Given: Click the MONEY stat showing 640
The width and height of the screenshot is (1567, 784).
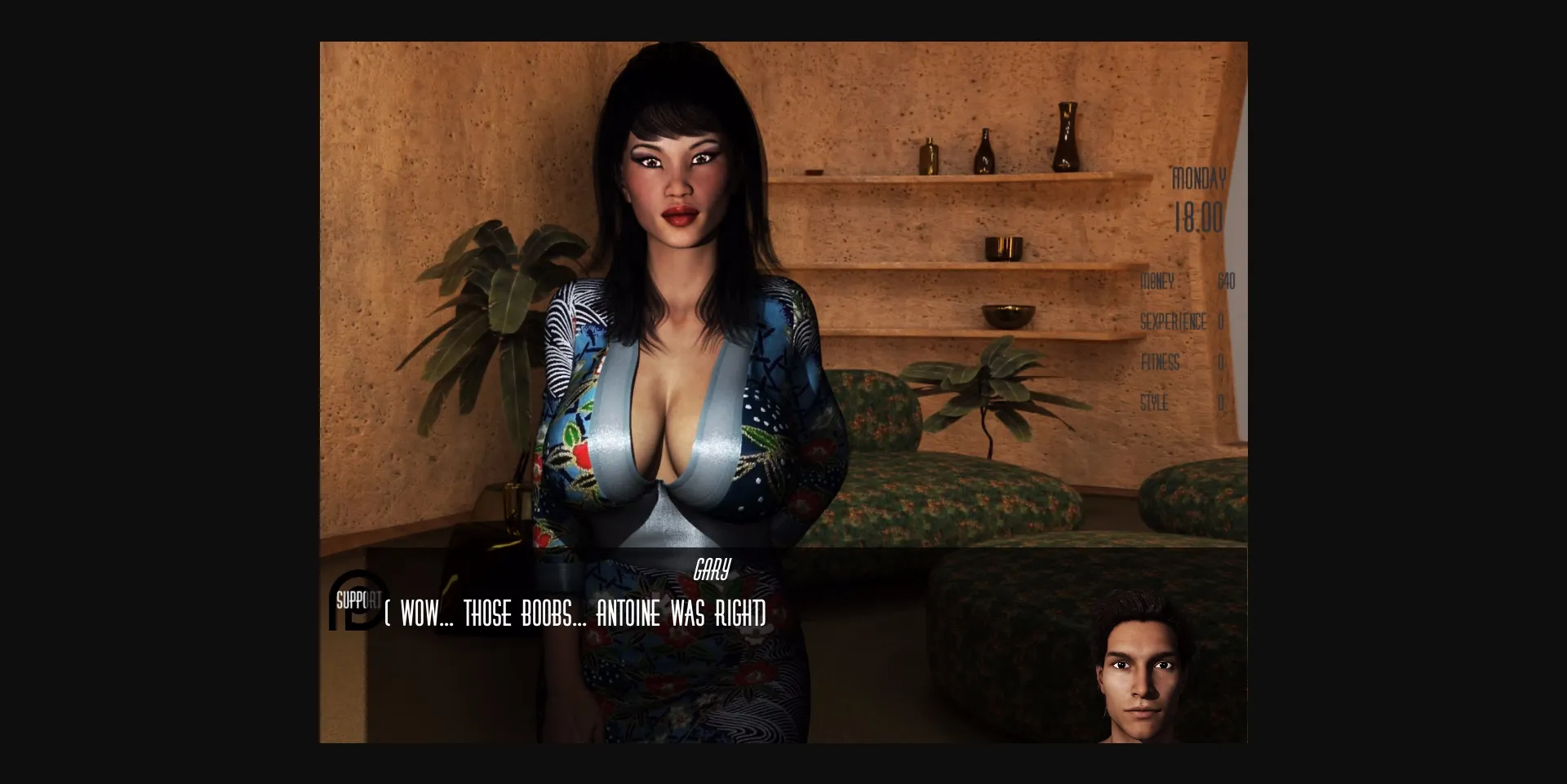Looking at the screenshot, I should [1187, 281].
